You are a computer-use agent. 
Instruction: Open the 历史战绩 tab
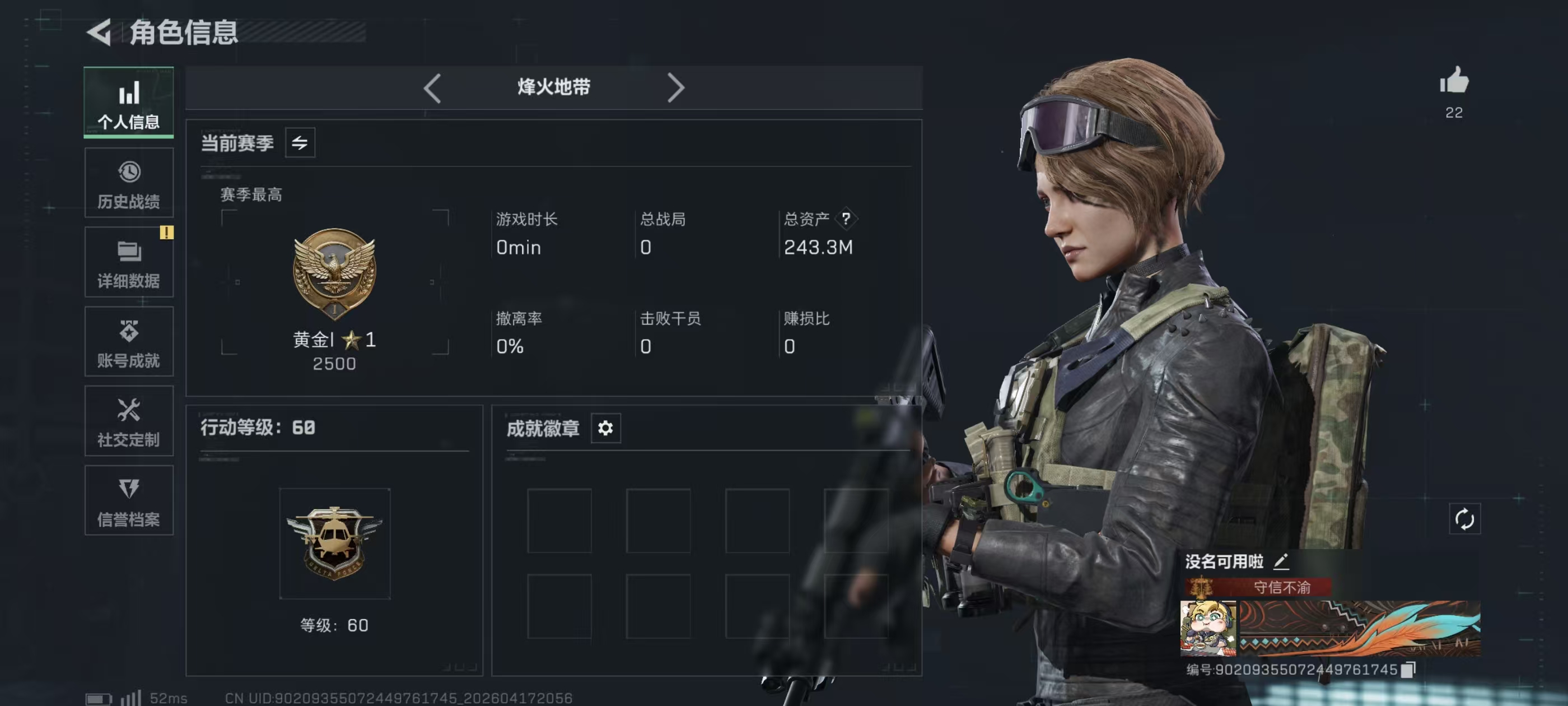tap(128, 183)
